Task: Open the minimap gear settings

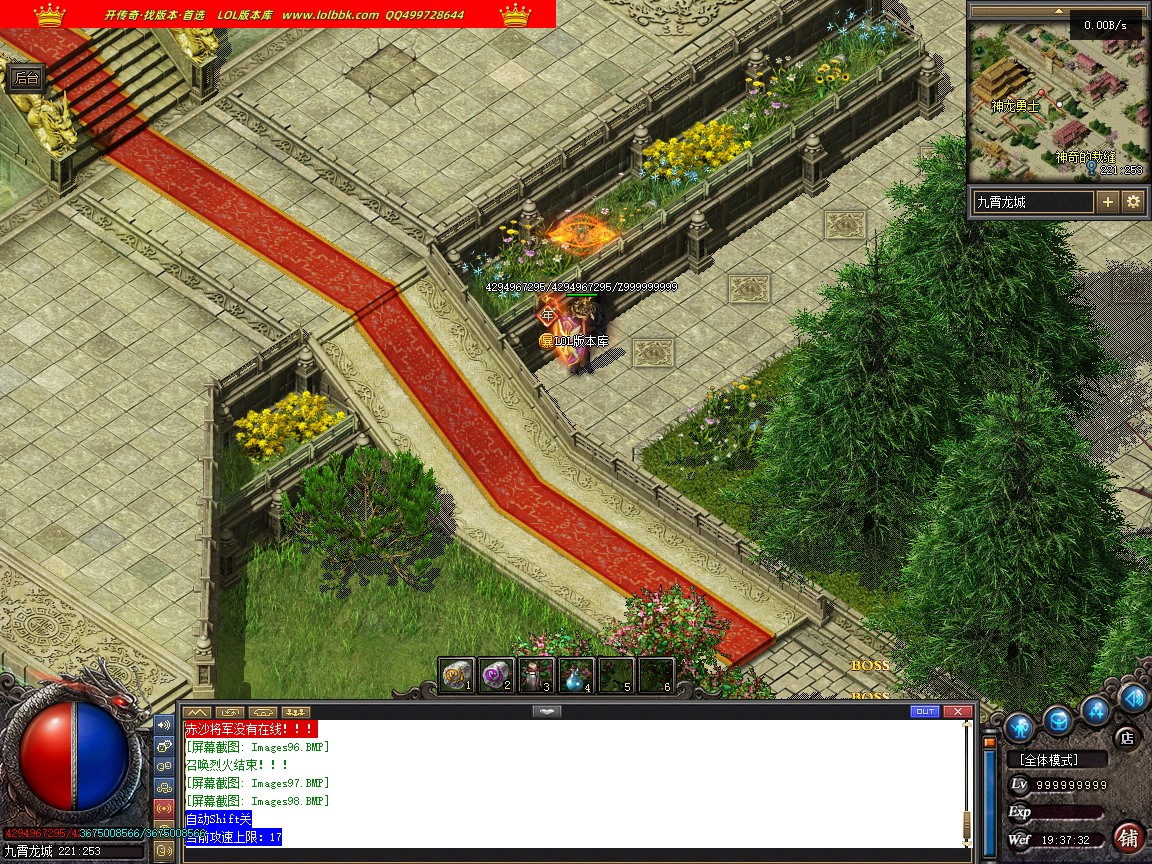Action: tap(1133, 201)
